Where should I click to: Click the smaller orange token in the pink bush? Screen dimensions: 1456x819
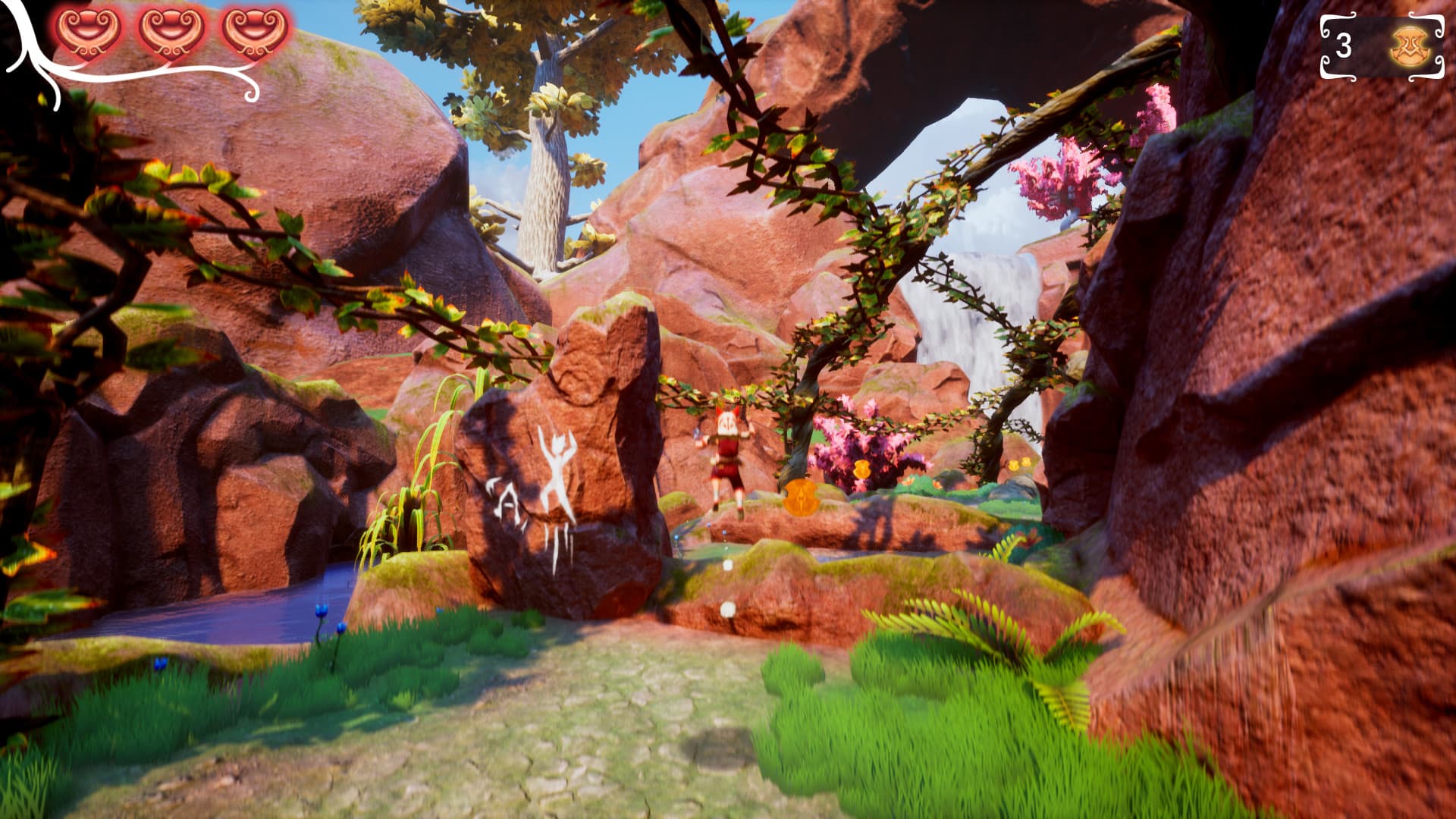click(861, 468)
